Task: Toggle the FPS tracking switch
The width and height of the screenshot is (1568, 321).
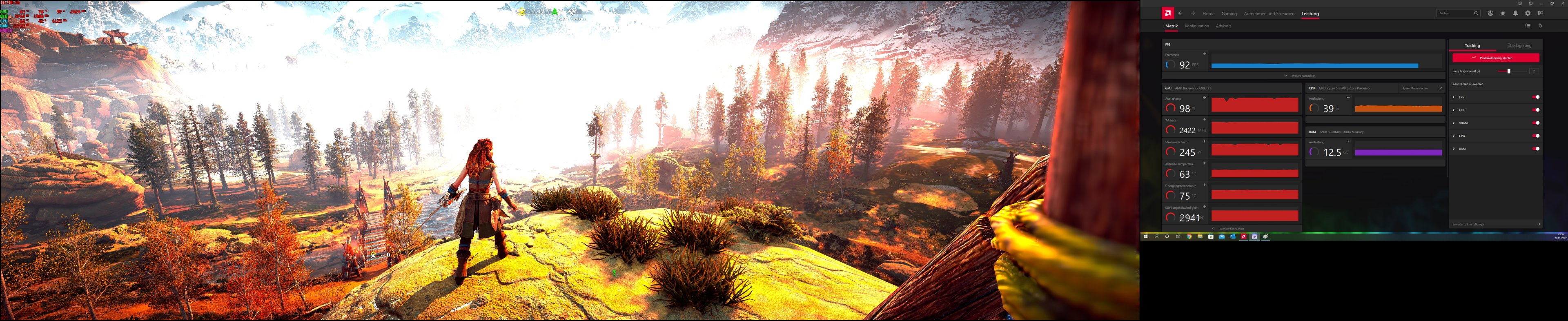Action: 1536,97
